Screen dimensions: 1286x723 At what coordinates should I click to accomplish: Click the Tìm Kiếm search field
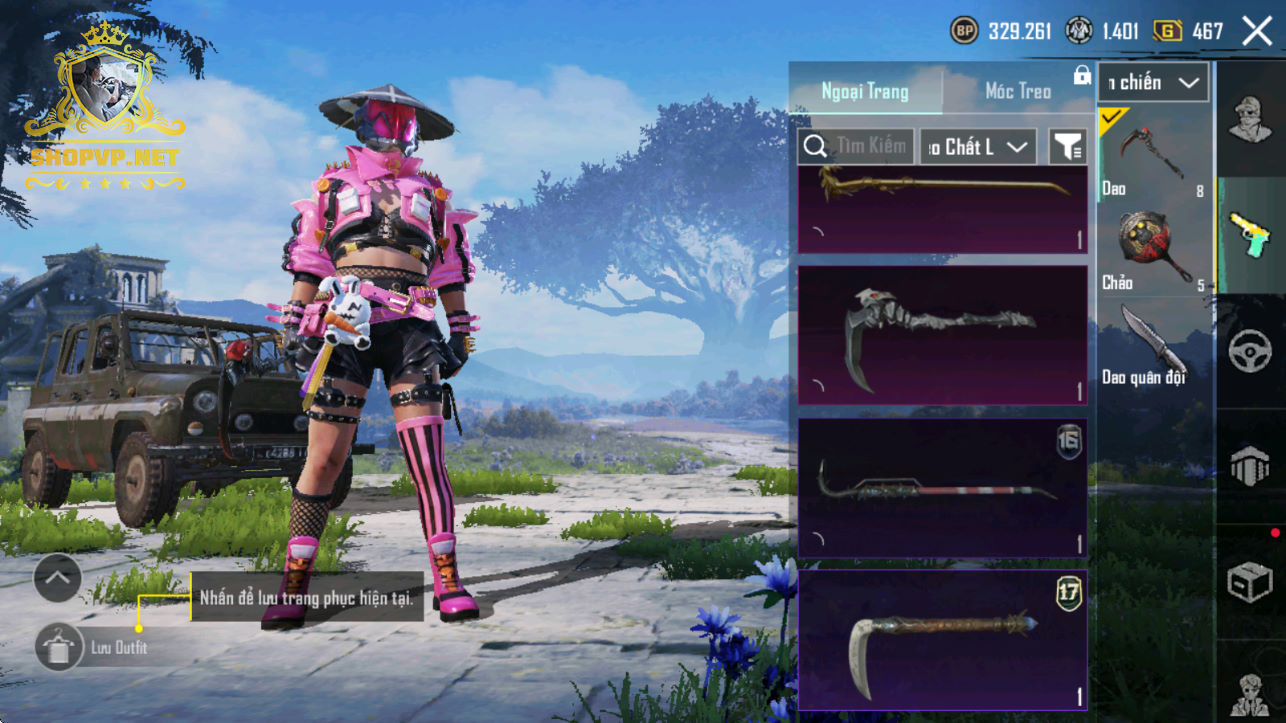[x=856, y=147]
